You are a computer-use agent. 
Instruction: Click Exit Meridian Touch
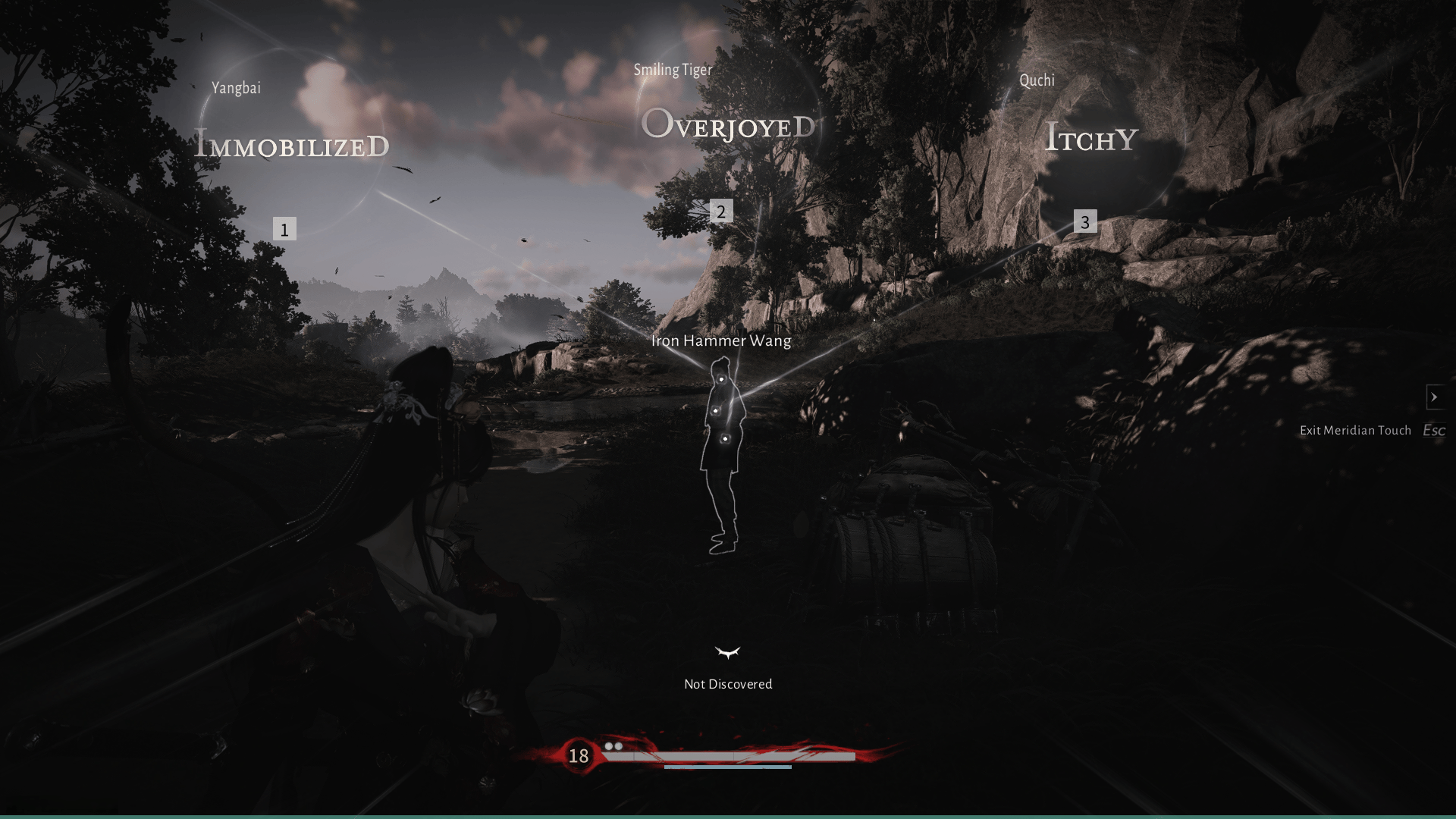(x=1355, y=430)
